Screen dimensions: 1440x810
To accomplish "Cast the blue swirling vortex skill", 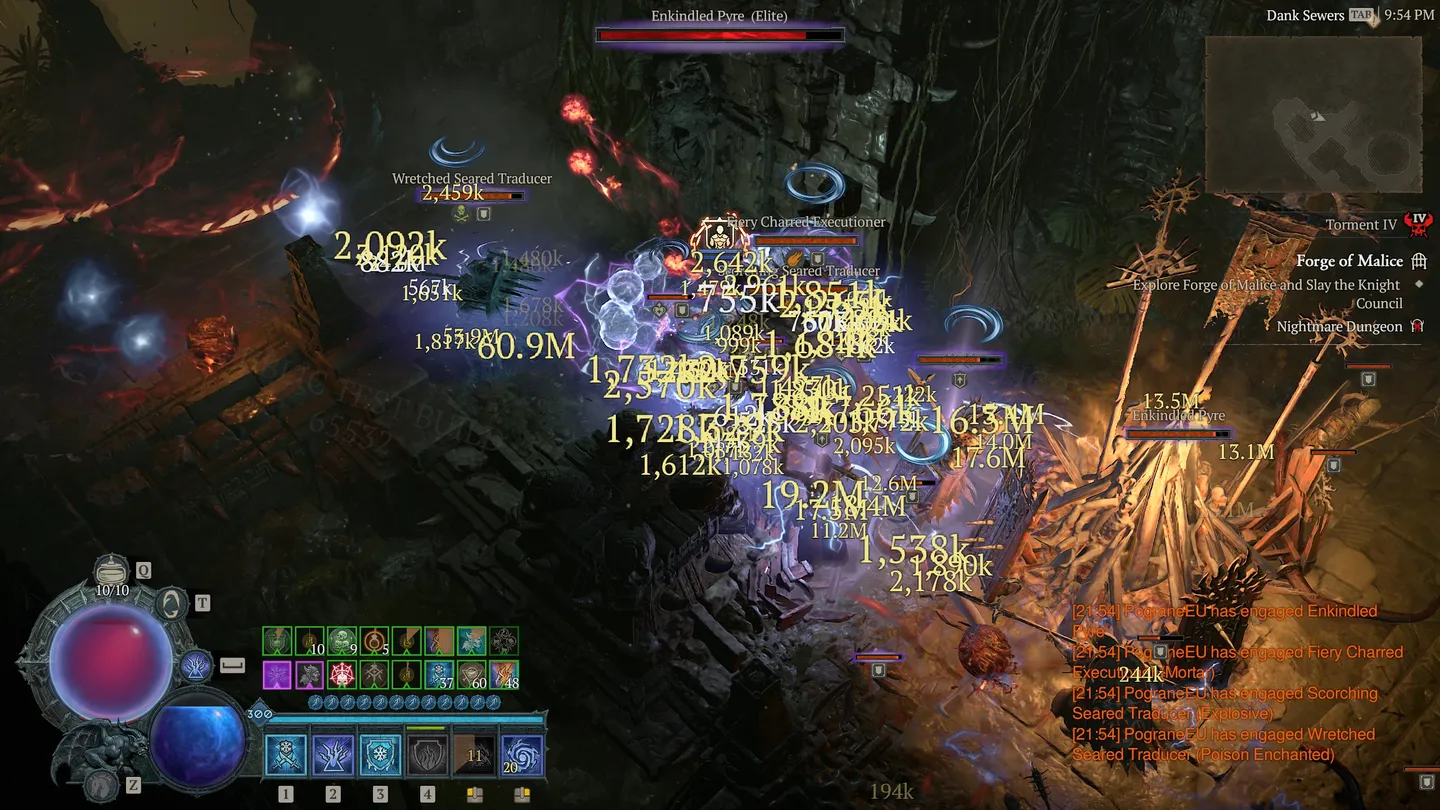I will 522,755.
